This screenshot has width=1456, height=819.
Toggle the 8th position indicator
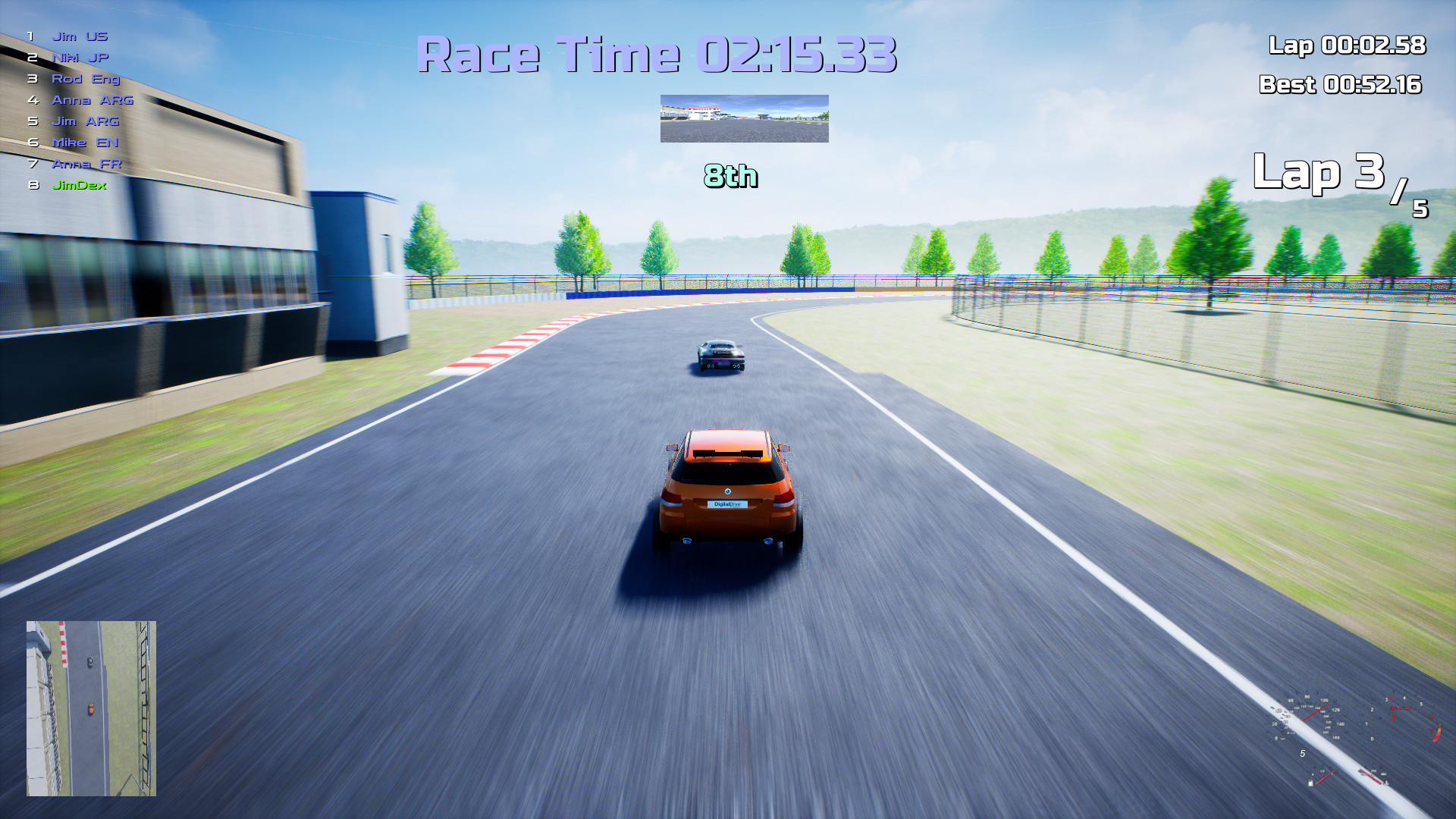[729, 177]
